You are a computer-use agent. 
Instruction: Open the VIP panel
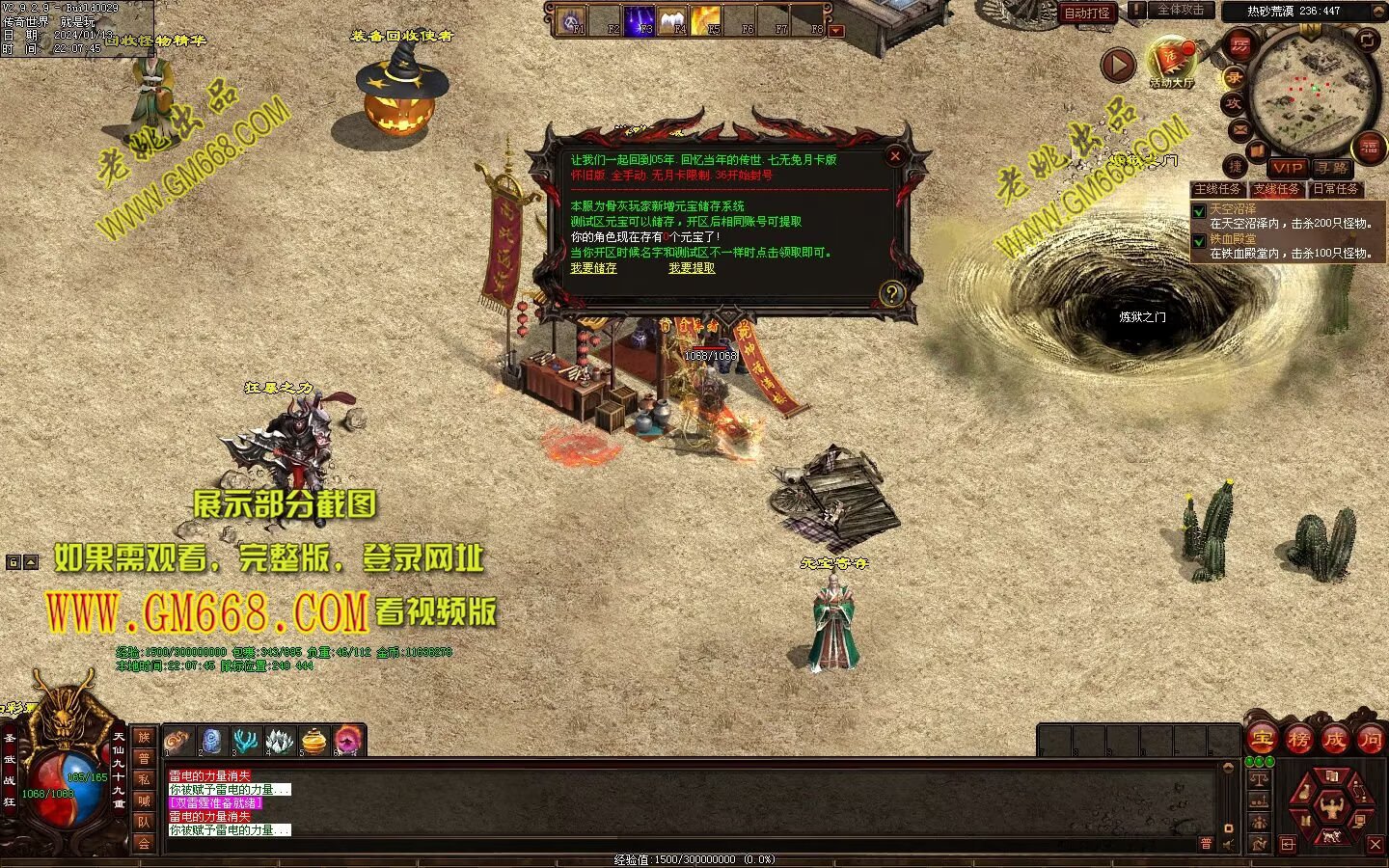pos(1288,168)
